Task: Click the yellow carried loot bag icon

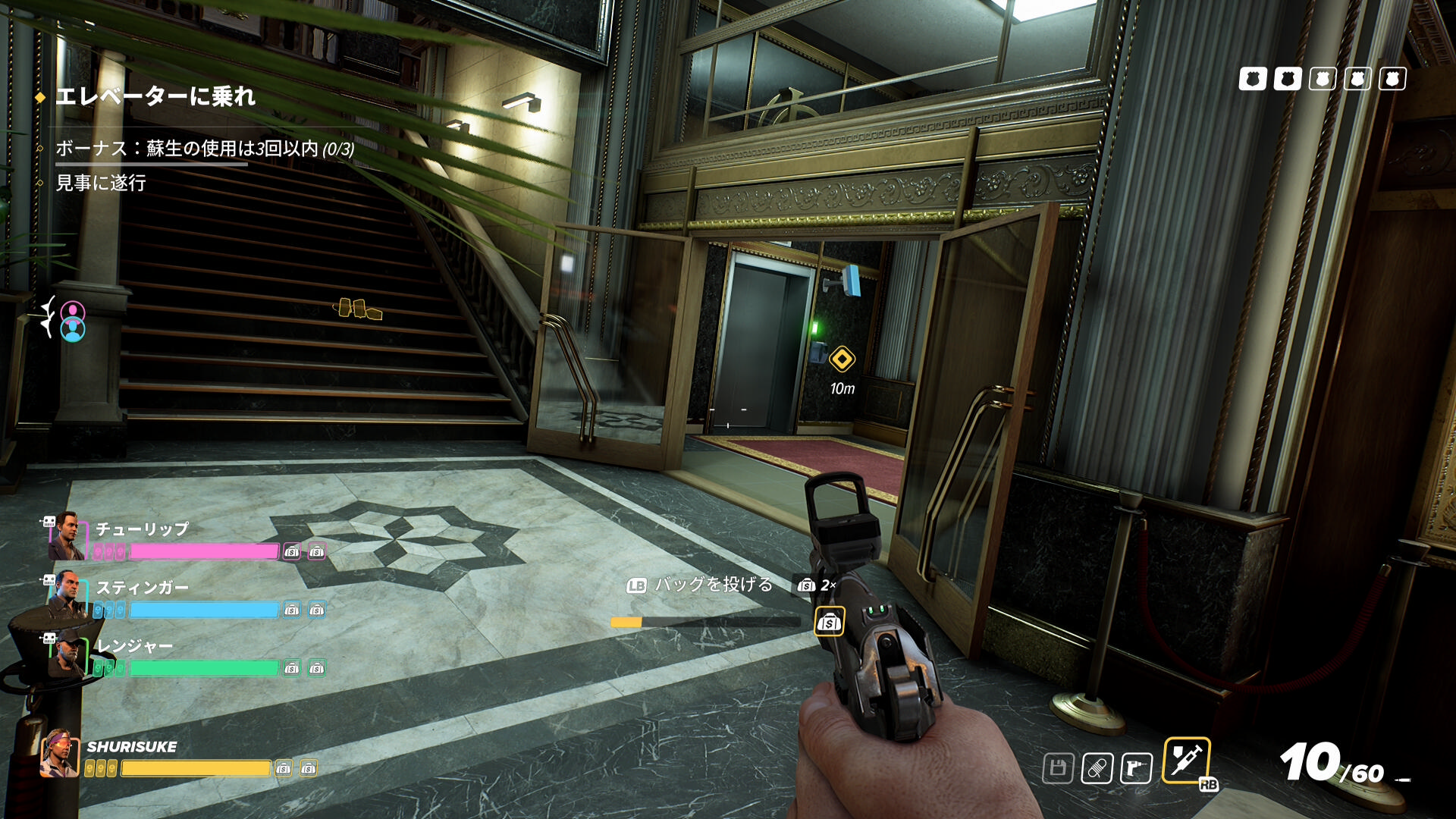Action: (x=829, y=623)
